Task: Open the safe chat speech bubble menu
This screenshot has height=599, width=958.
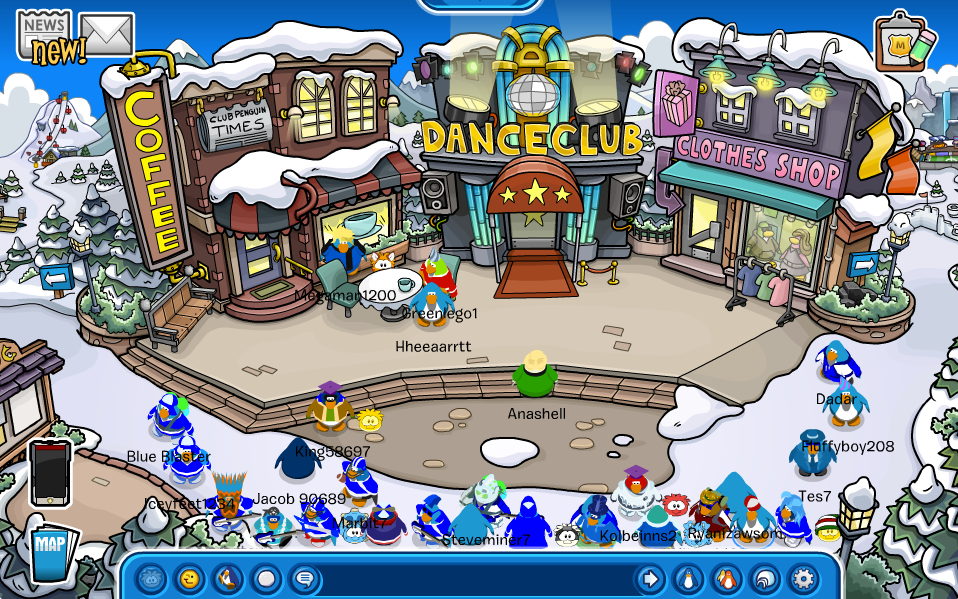Action: pyautogui.click(x=303, y=578)
